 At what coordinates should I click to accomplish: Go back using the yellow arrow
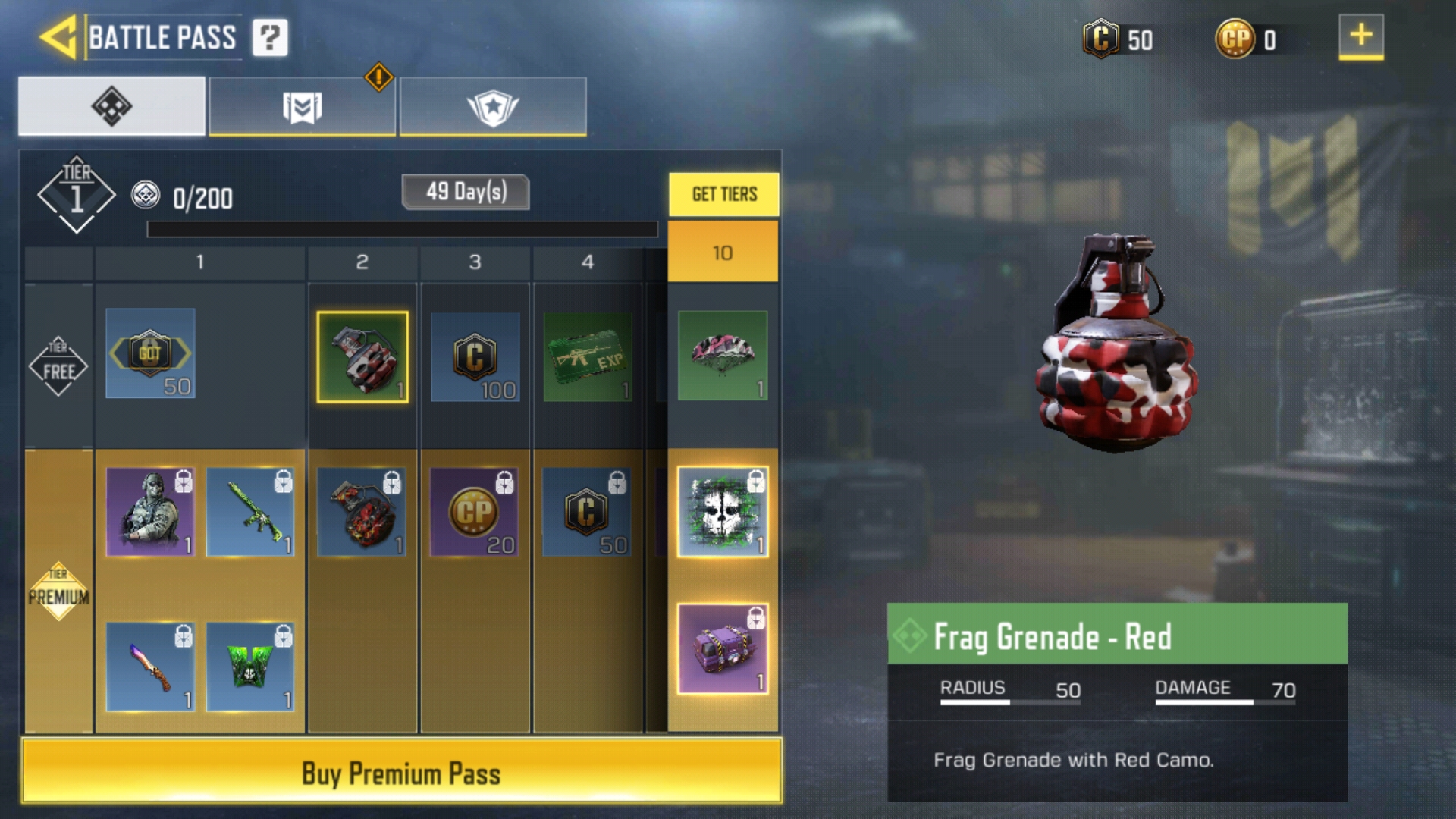coord(58,36)
